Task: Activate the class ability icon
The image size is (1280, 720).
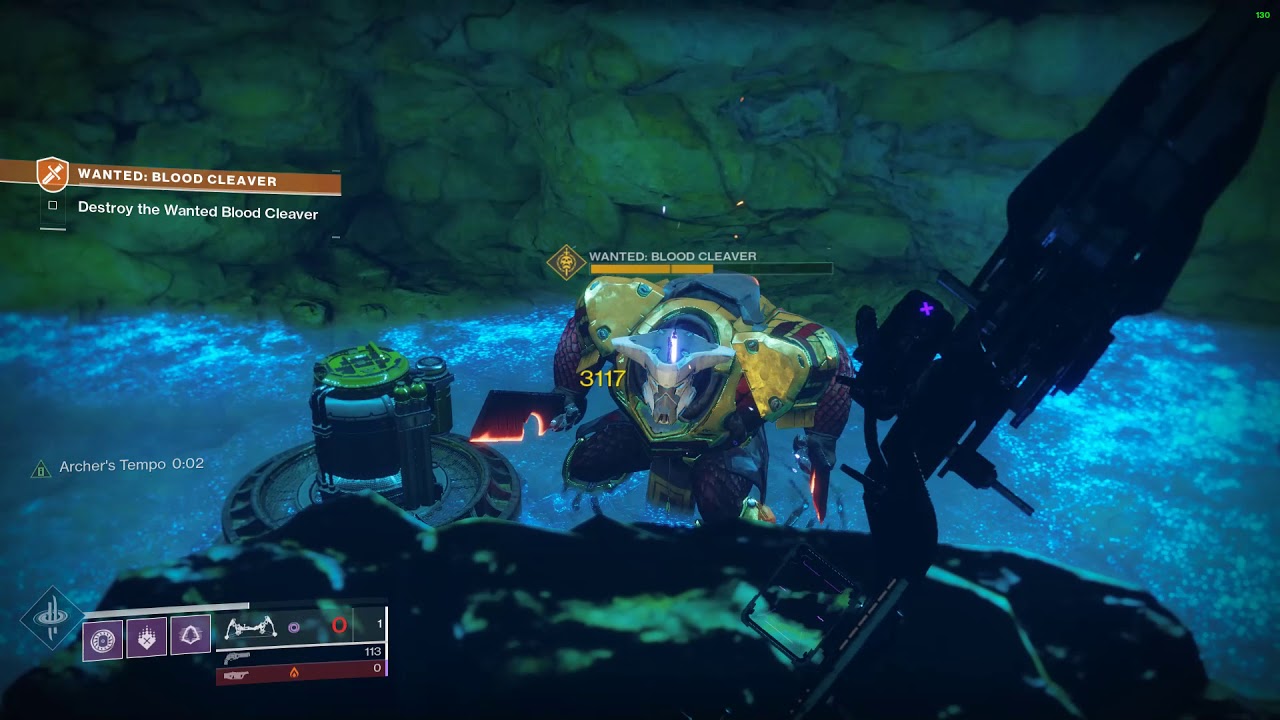Action: tap(190, 636)
